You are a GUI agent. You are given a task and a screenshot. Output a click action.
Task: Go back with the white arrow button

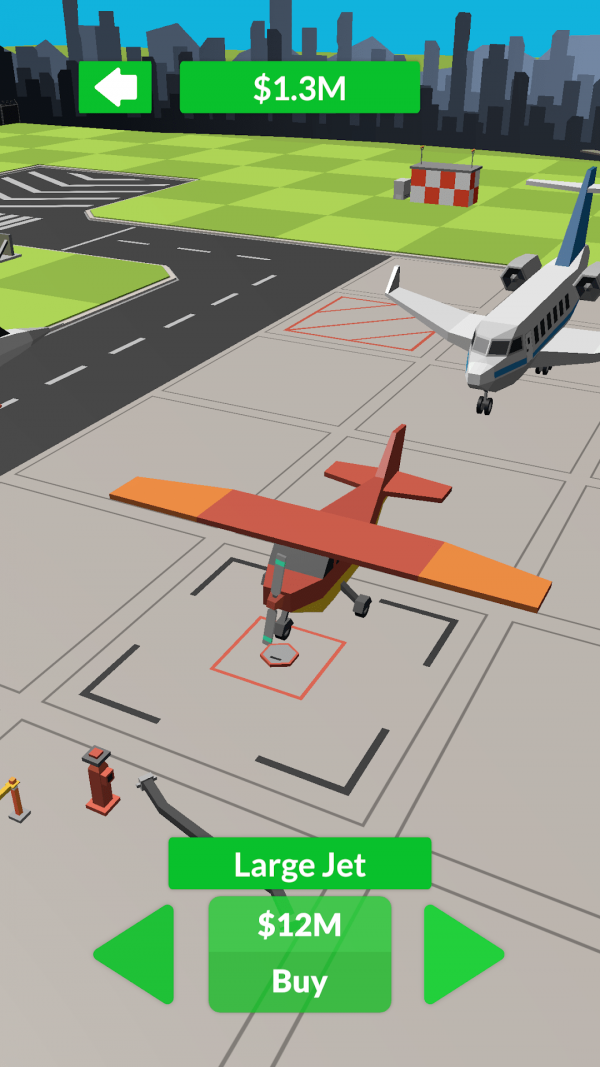click(115, 88)
